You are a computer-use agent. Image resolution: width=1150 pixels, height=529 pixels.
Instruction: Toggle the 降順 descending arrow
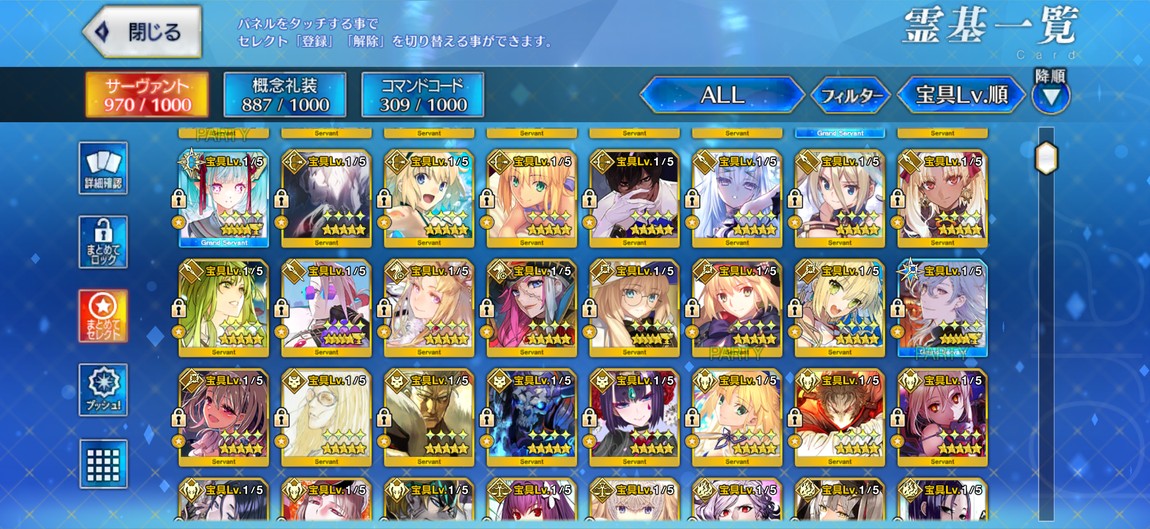point(1051,97)
